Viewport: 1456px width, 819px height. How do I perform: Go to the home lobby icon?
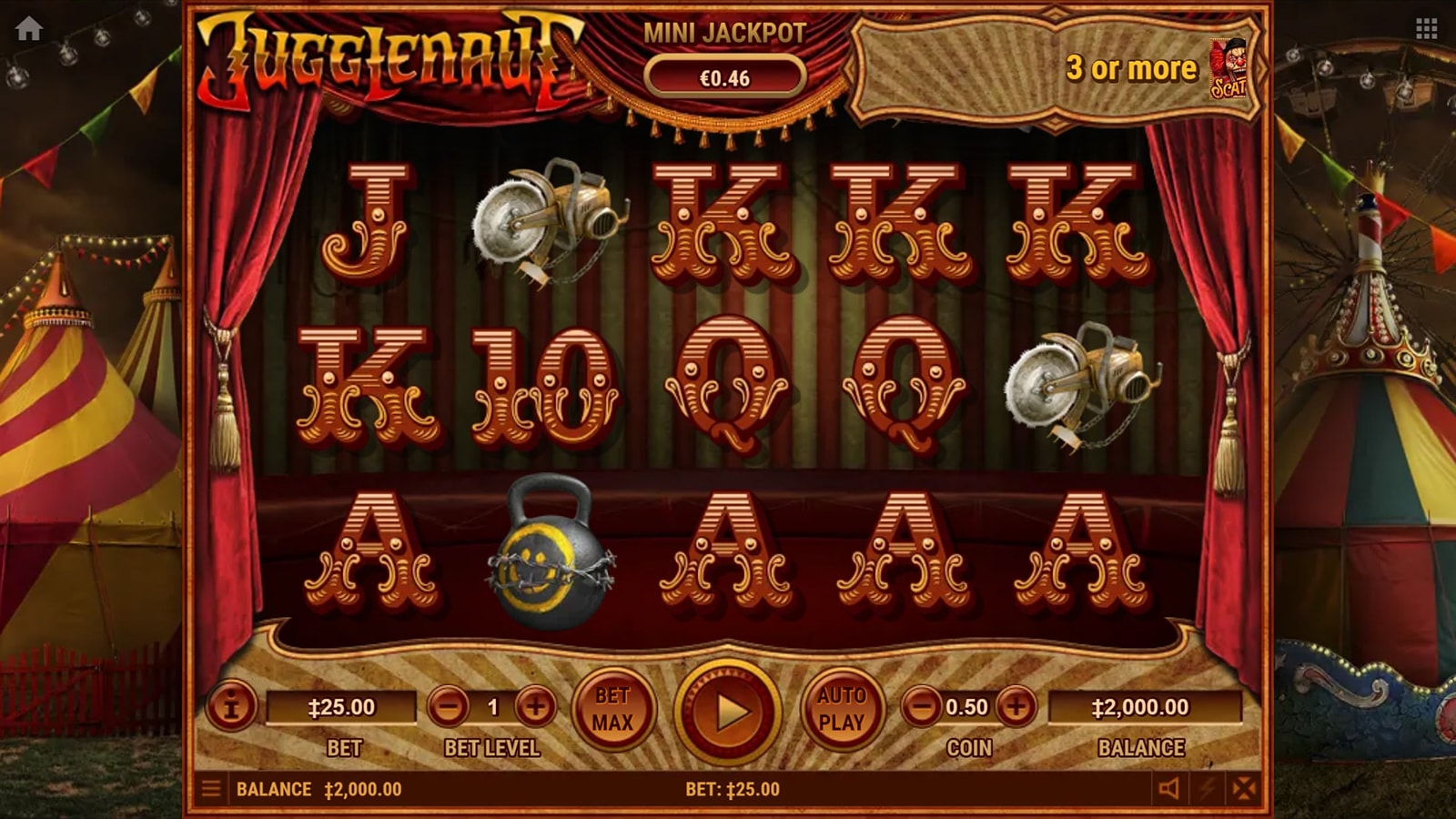(x=29, y=29)
